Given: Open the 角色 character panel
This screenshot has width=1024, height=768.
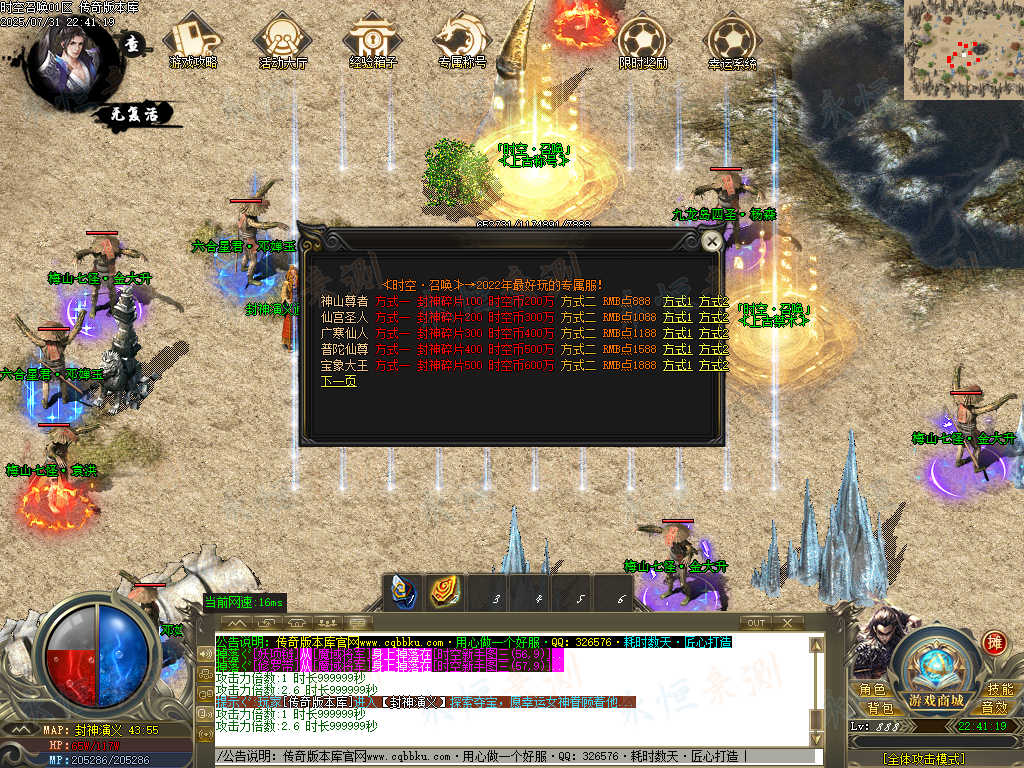Looking at the screenshot, I should click(872, 689).
